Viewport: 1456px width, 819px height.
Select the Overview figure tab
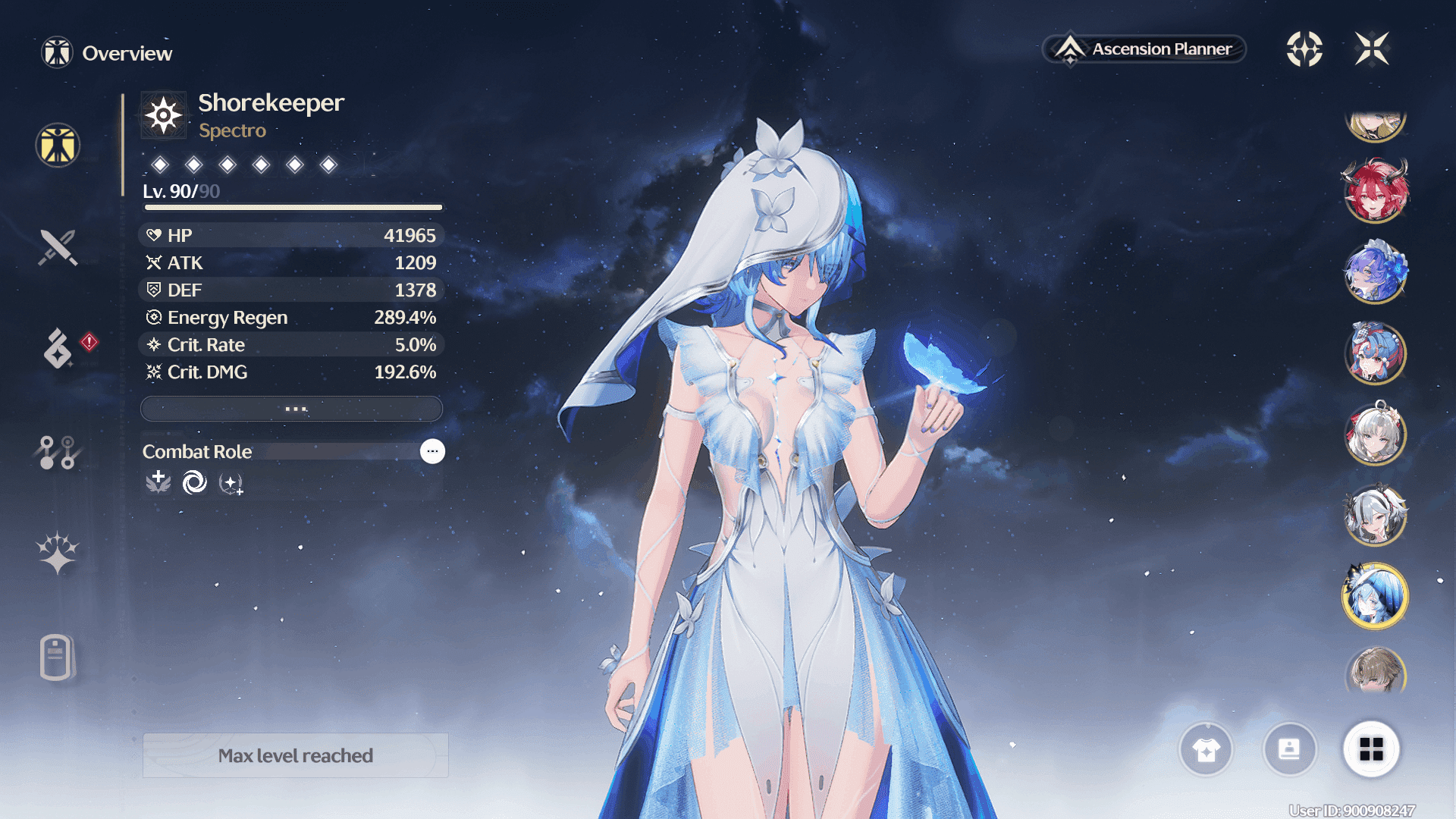tap(58, 145)
